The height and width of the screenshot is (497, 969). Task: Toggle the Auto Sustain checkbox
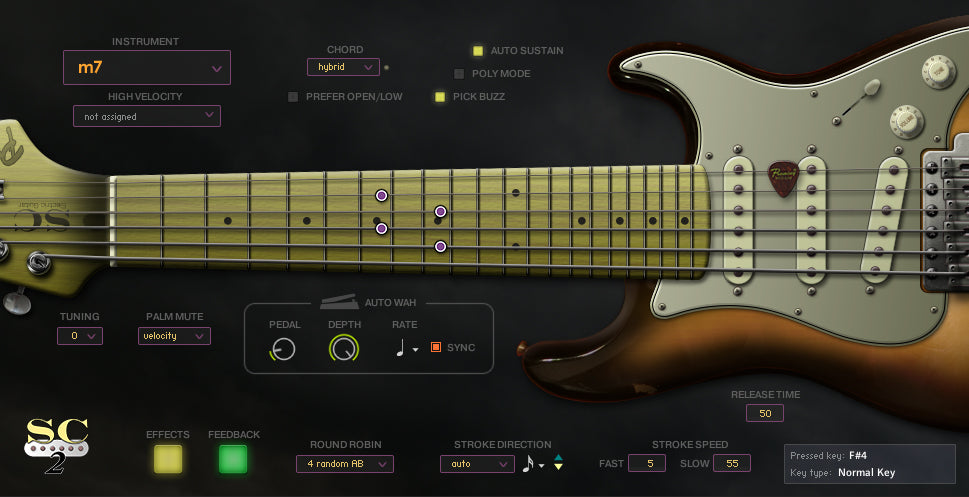pyautogui.click(x=478, y=50)
